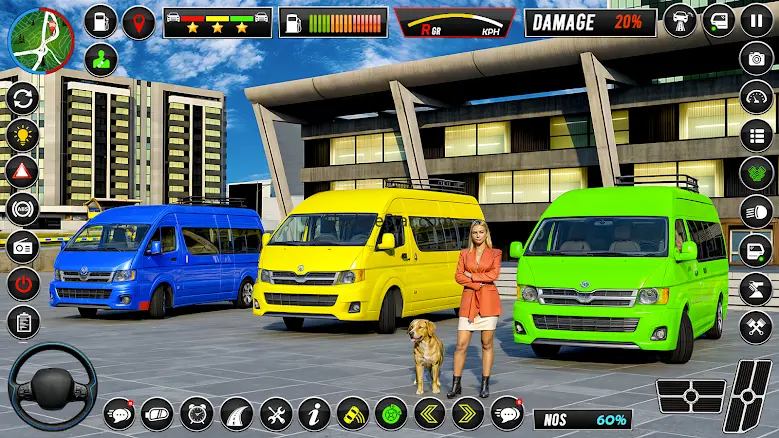The height and width of the screenshot is (438, 779).
Task: Step on the tall accelerator pedal
Action: click(748, 396)
